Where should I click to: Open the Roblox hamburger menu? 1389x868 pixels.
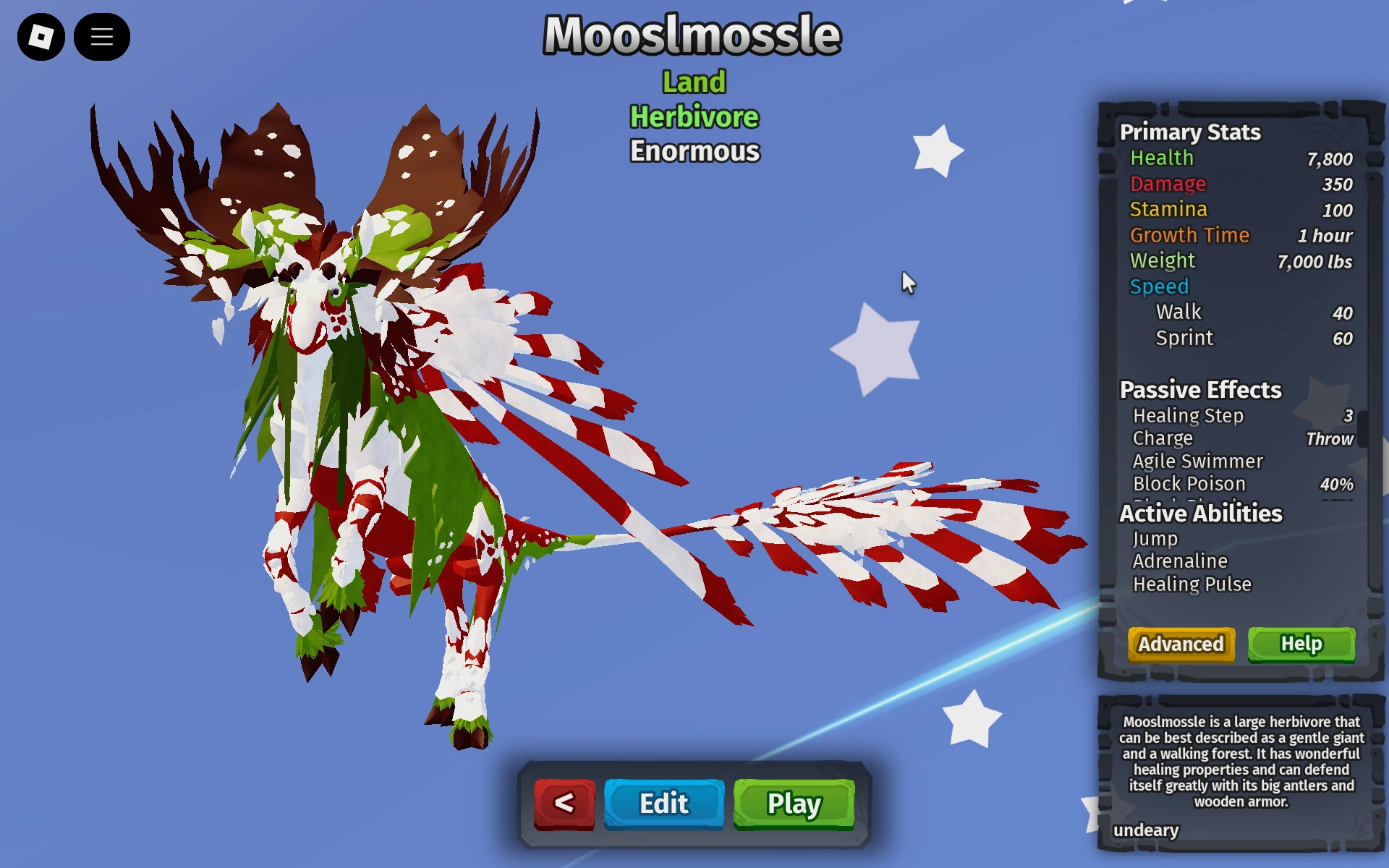(x=102, y=36)
